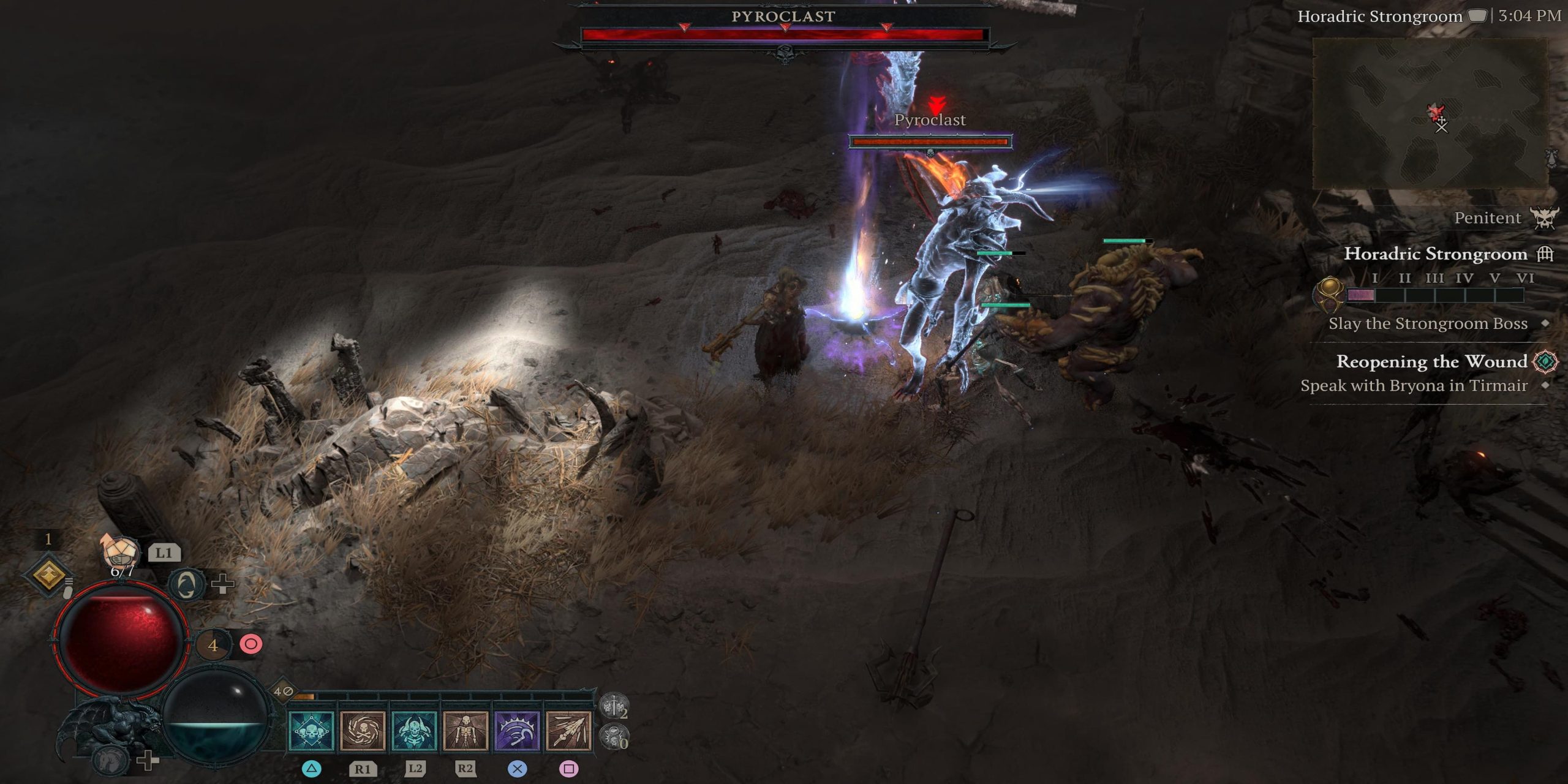Trigger the skeleton summon skill
Image resolution: width=1568 pixels, height=784 pixels.
pyautogui.click(x=466, y=731)
